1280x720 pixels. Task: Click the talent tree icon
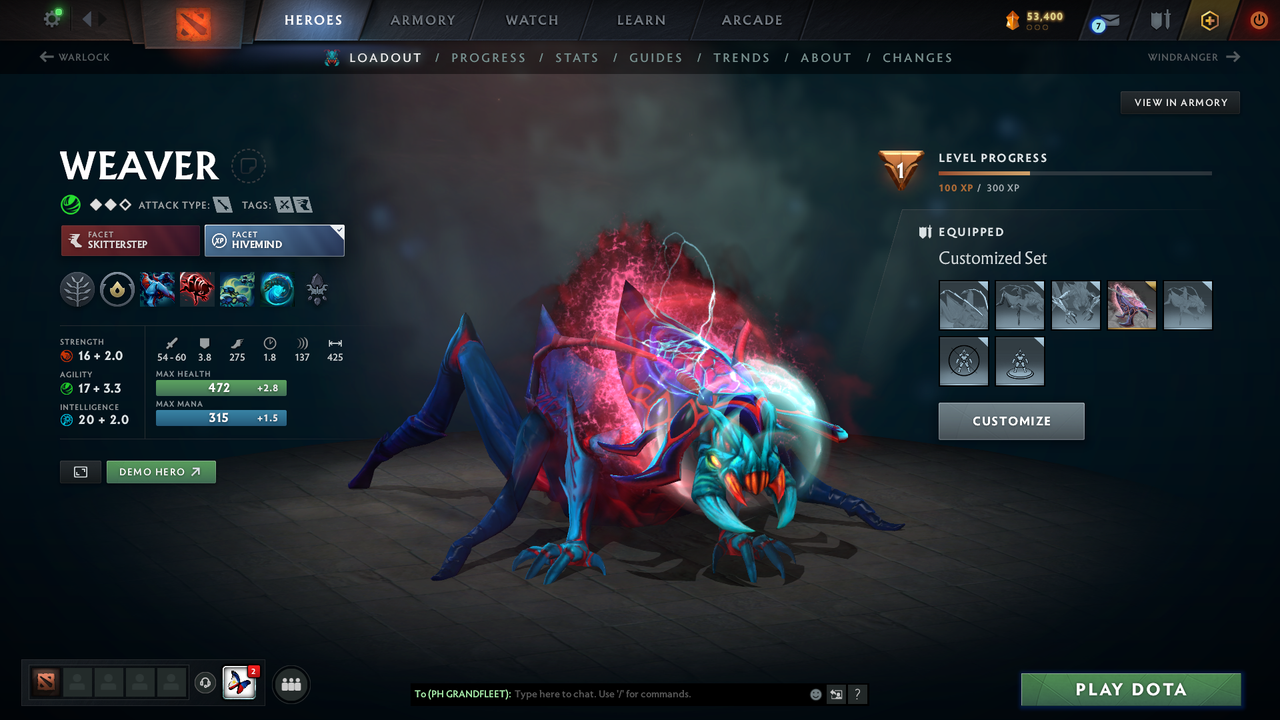click(x=77, y=290)
